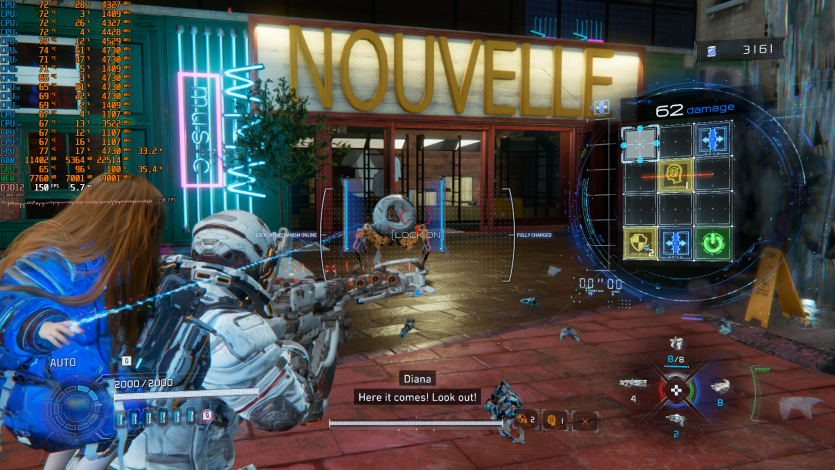Pick the weapon with 8 ammo in wheel
Viewport: 835px width, 470px height.
(718, 387)
